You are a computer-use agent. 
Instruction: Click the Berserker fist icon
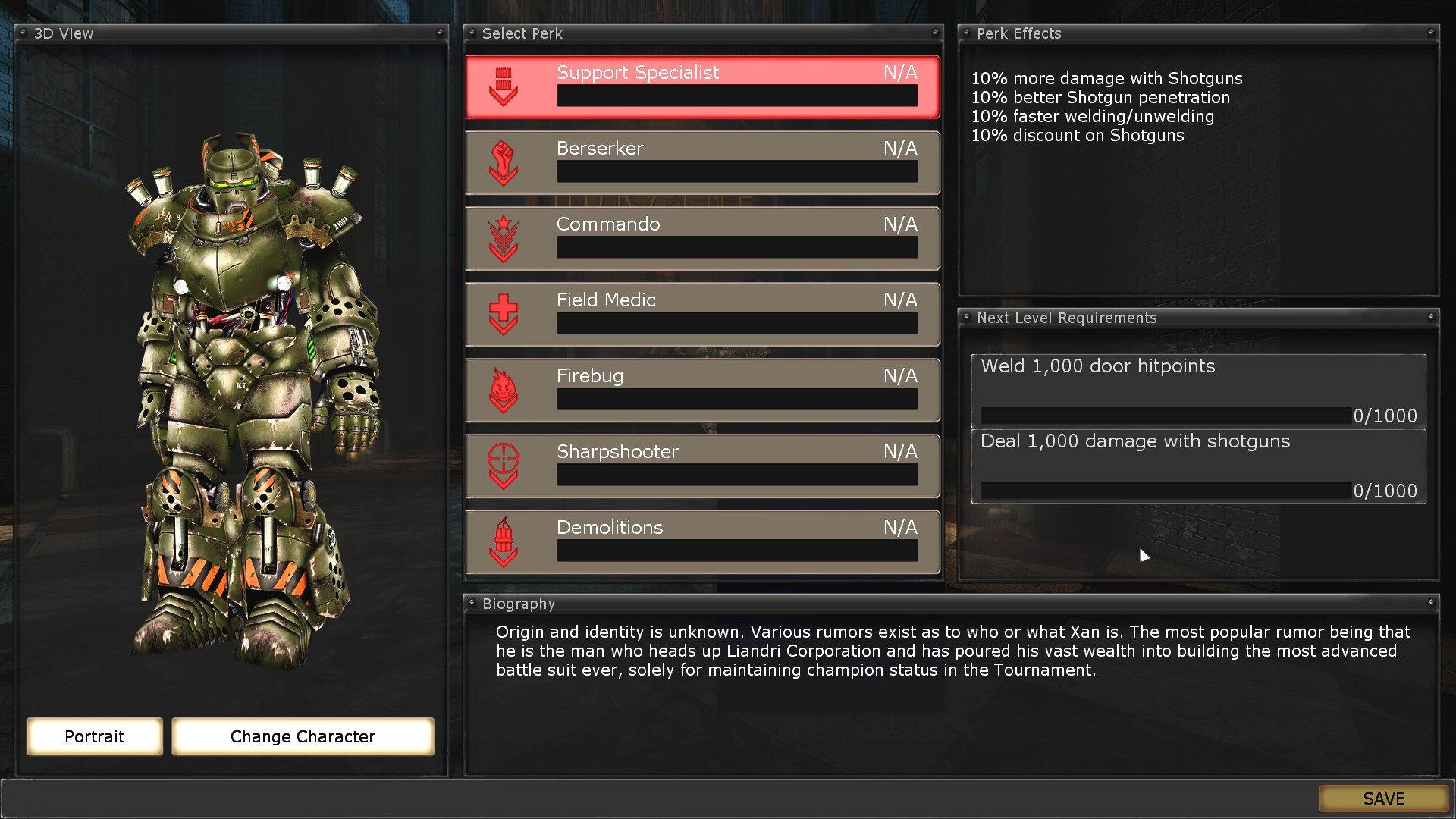(x=503, y=162)
